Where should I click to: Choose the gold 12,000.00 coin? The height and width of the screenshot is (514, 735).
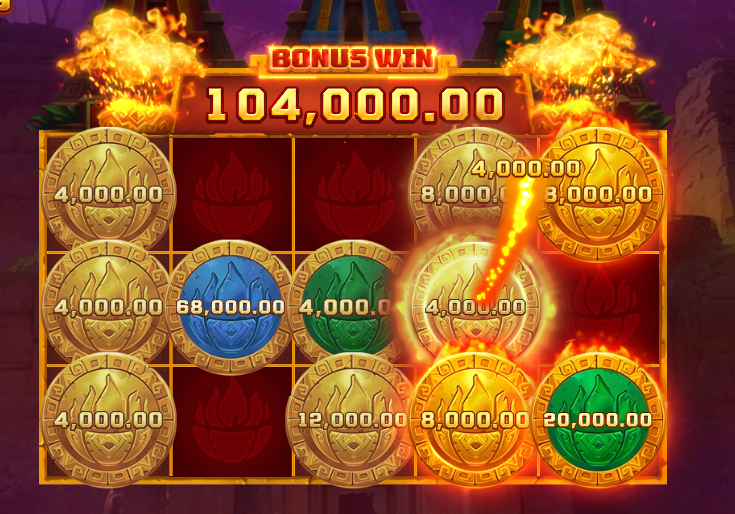click(353, 419)
